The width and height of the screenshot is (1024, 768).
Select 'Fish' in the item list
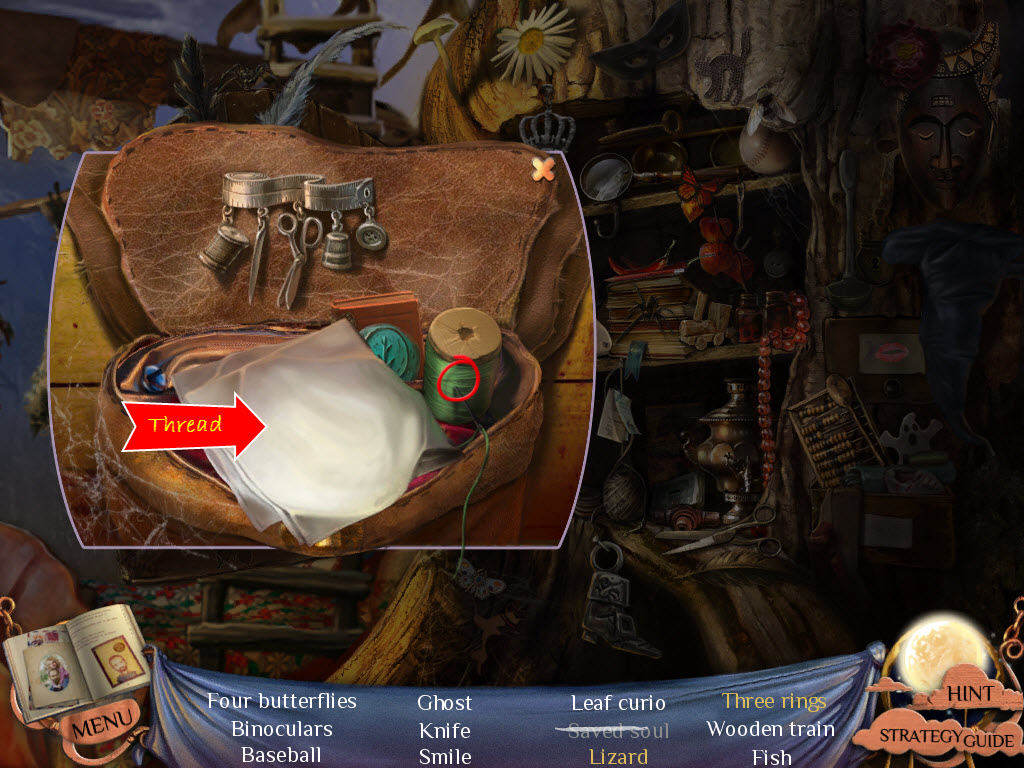(x=771, y=757)
